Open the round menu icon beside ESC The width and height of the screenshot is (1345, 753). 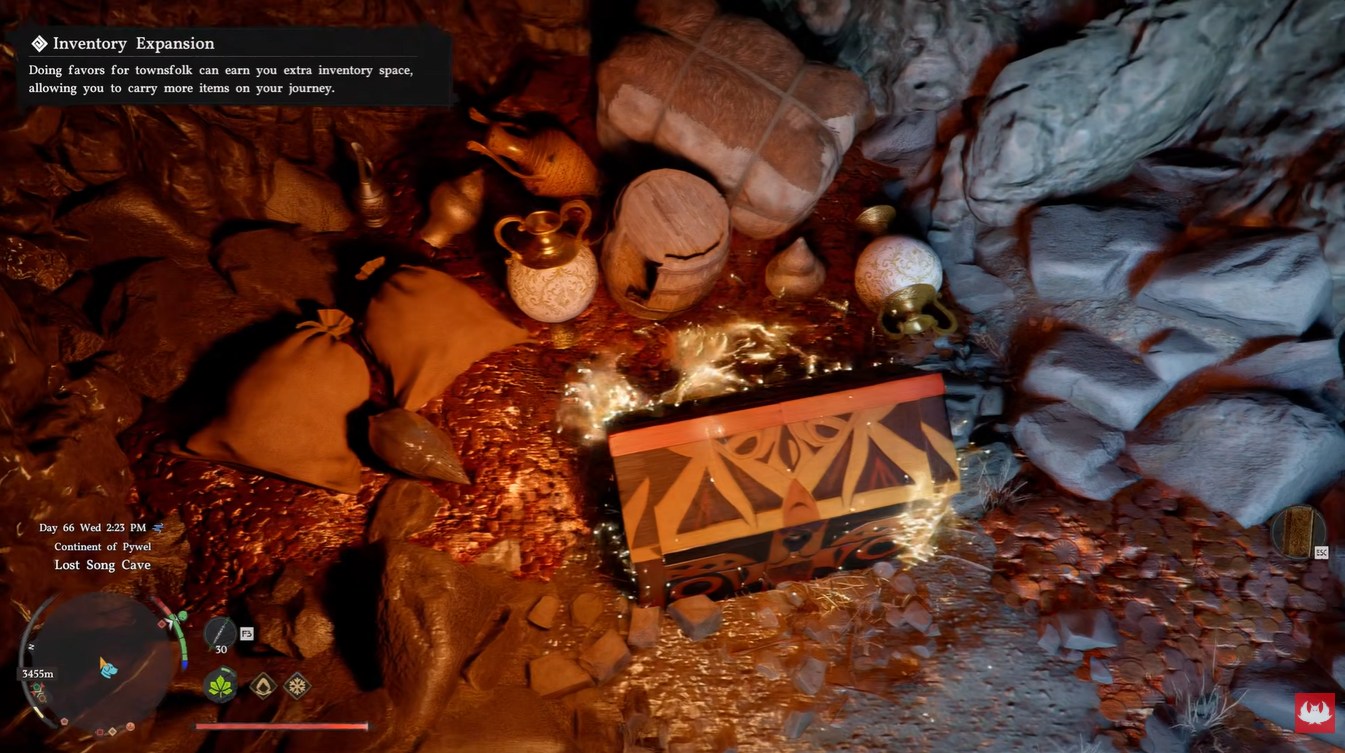(x=1298, y=531)
